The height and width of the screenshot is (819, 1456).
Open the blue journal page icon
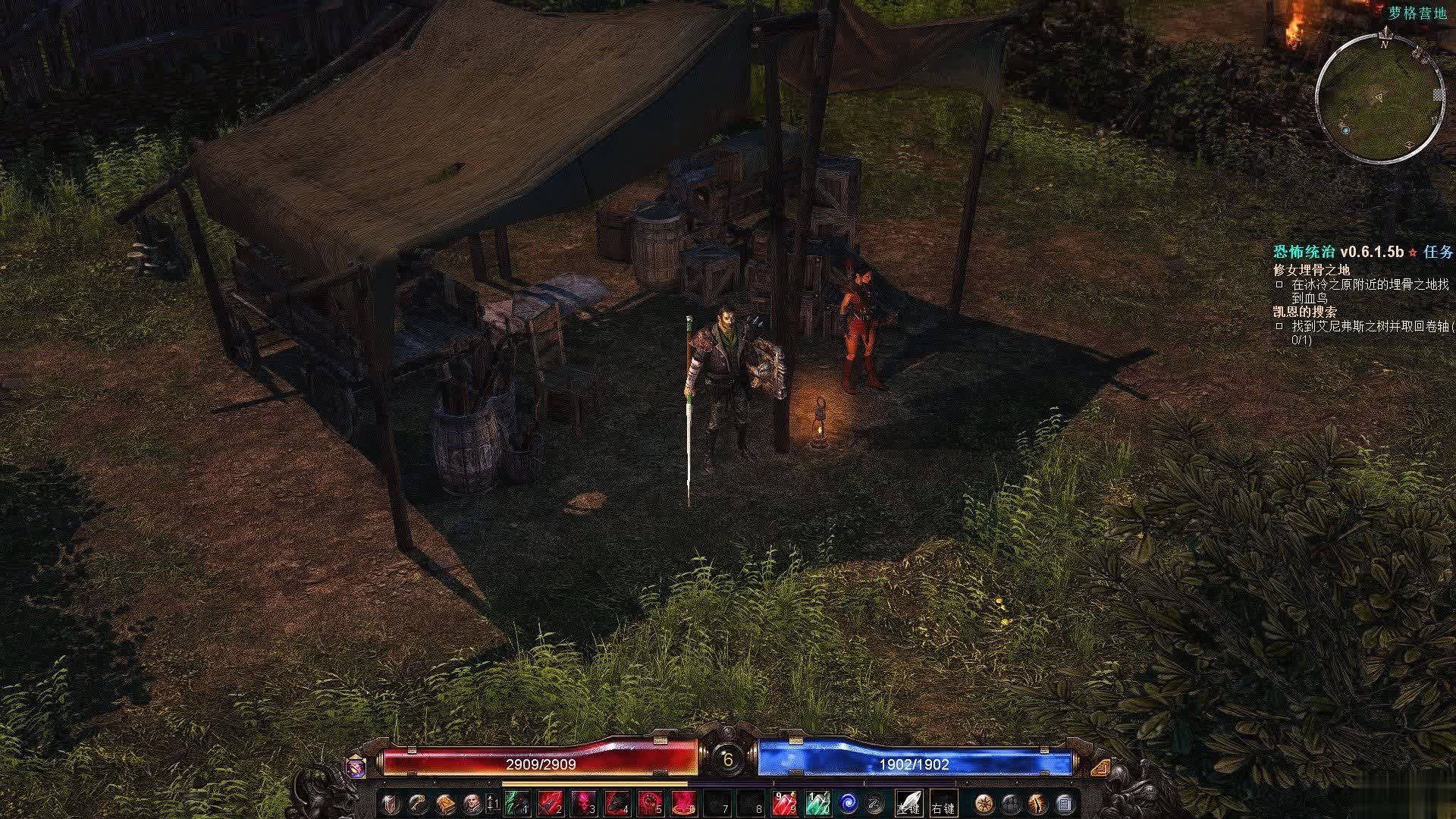click(1065, 803)
